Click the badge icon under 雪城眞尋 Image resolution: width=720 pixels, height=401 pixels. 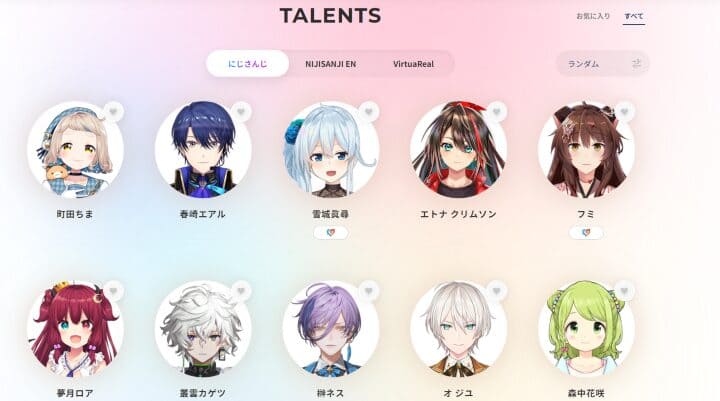coord(331,233)
